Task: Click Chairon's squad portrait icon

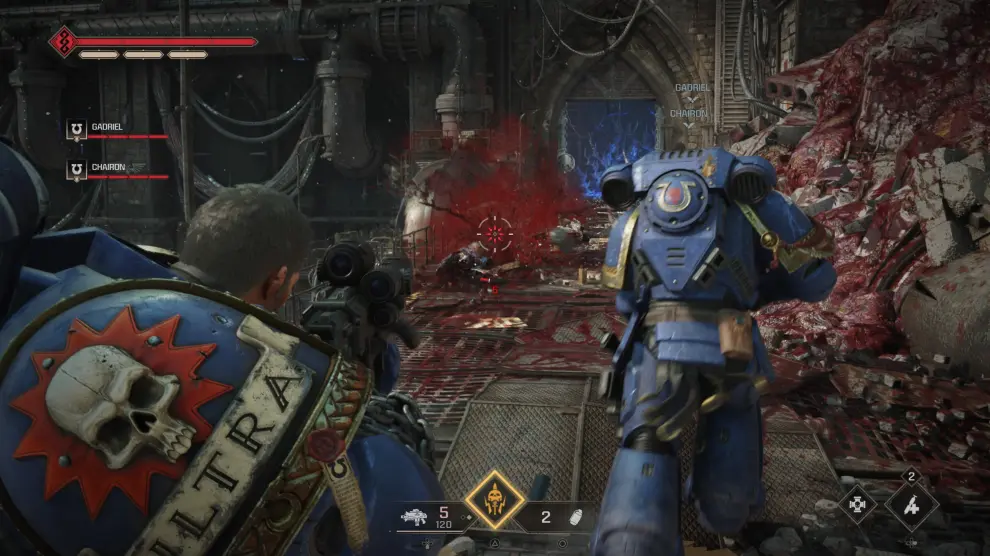Action: (x=75, y=171)
